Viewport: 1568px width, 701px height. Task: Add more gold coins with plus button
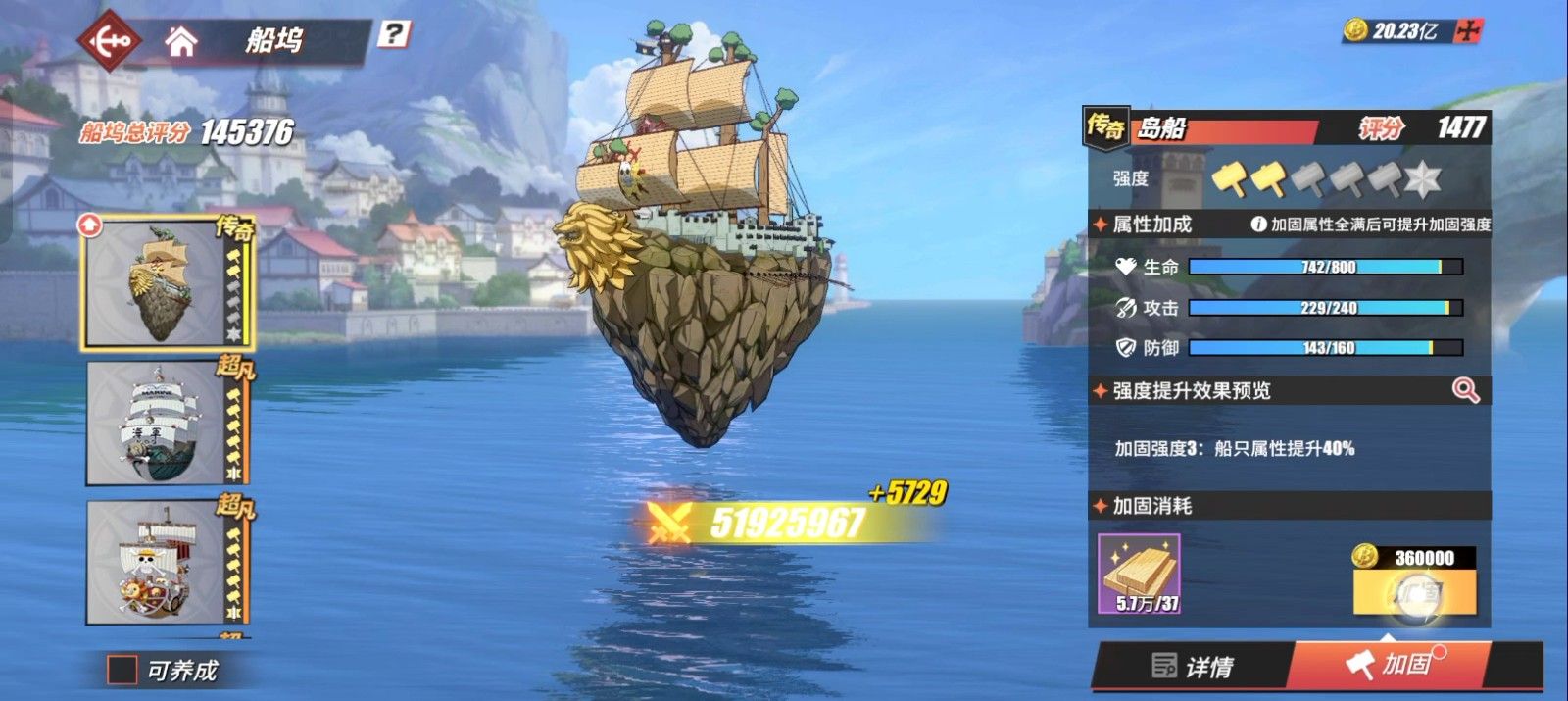coord(1467,31)
